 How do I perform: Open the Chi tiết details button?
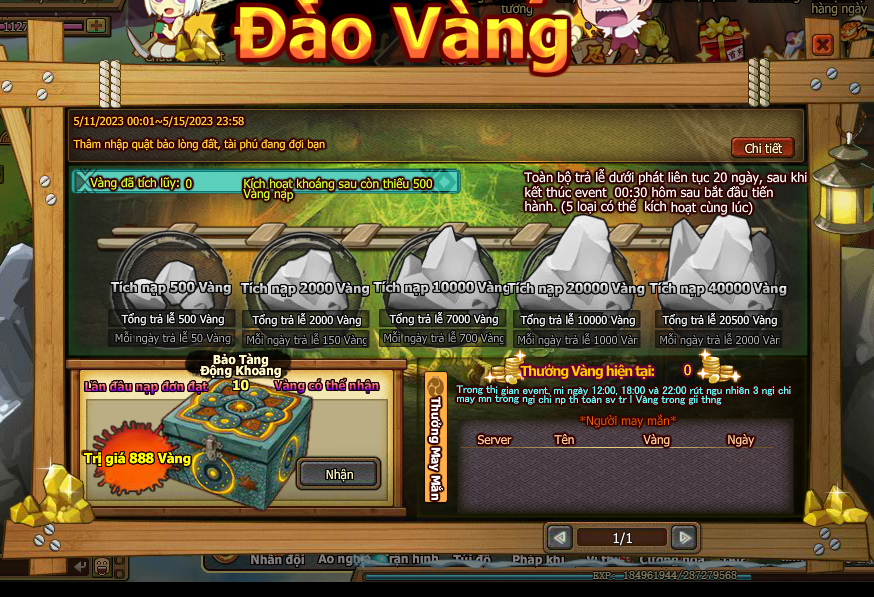point(762,148)
